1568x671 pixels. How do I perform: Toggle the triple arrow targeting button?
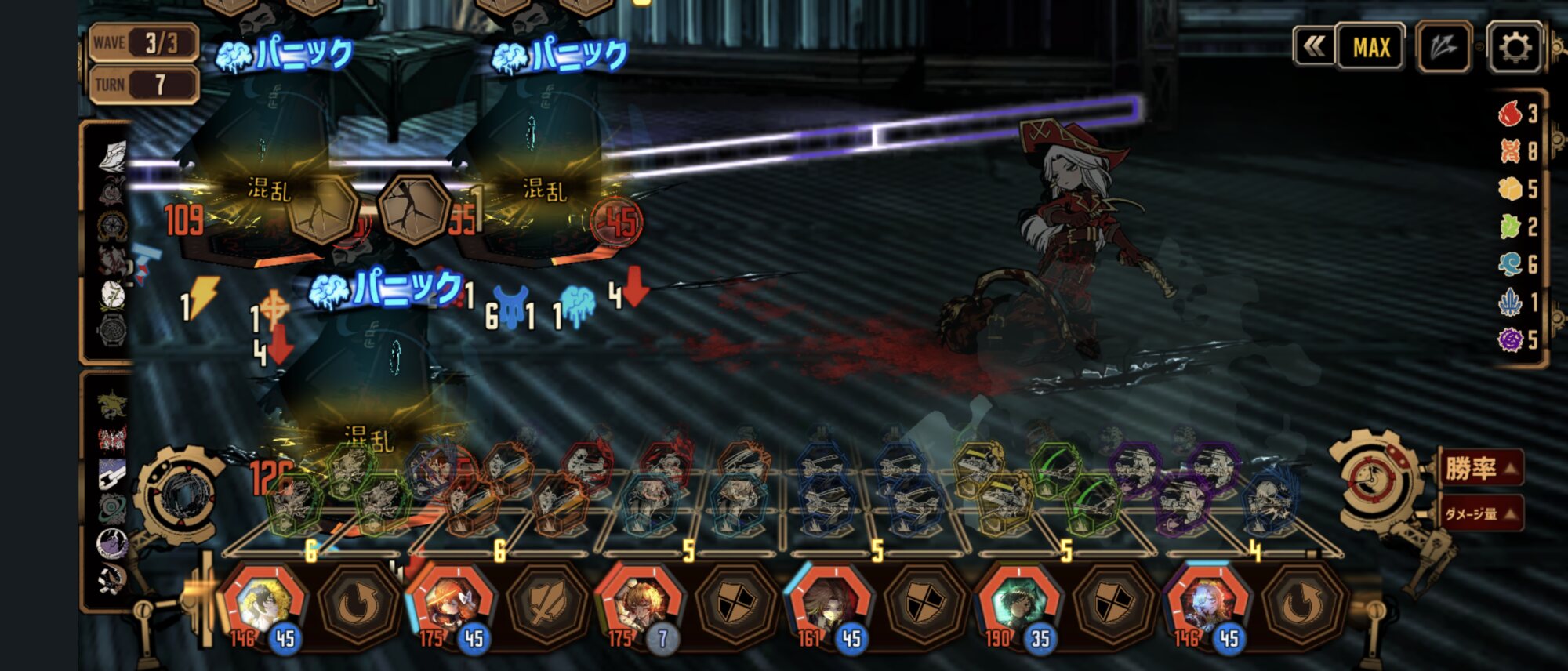(x=1443, y=48)
